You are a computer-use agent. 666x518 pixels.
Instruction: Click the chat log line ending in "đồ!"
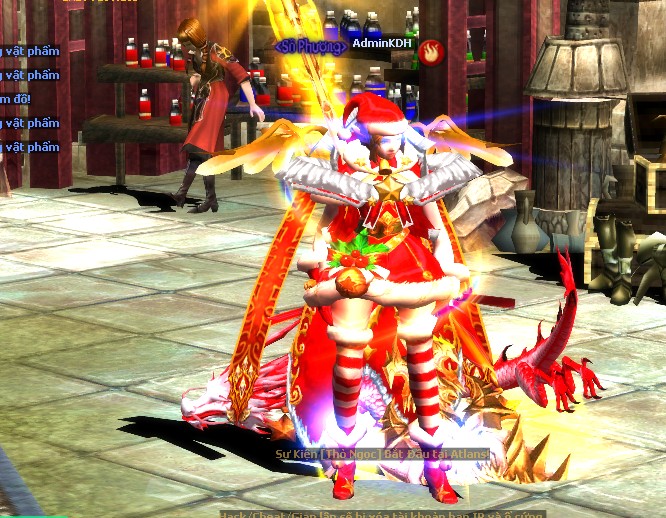(15, 99)
